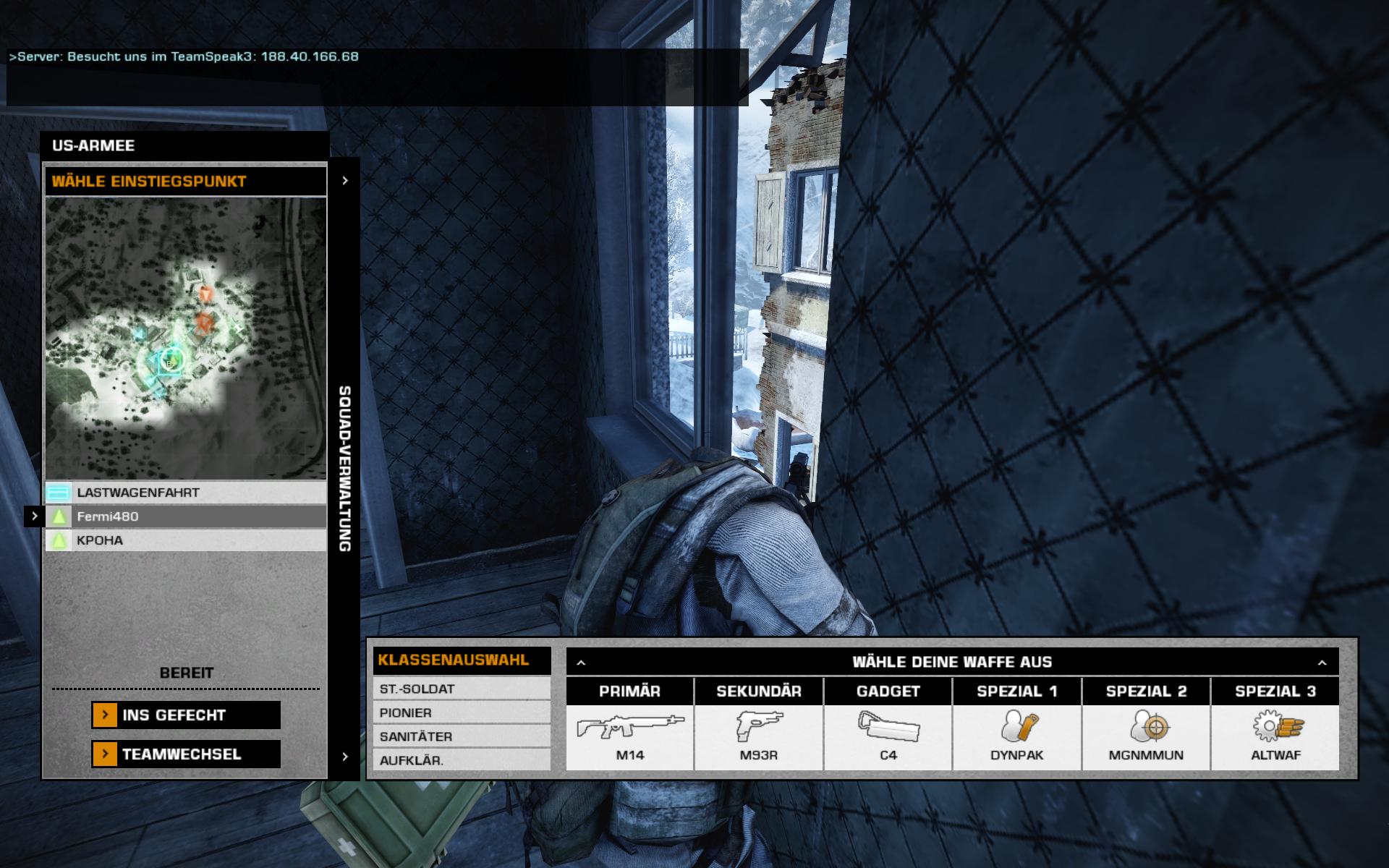
Task: Choose the SANITÄTER class
Action: pyautogui.click(x=462, y=737)
